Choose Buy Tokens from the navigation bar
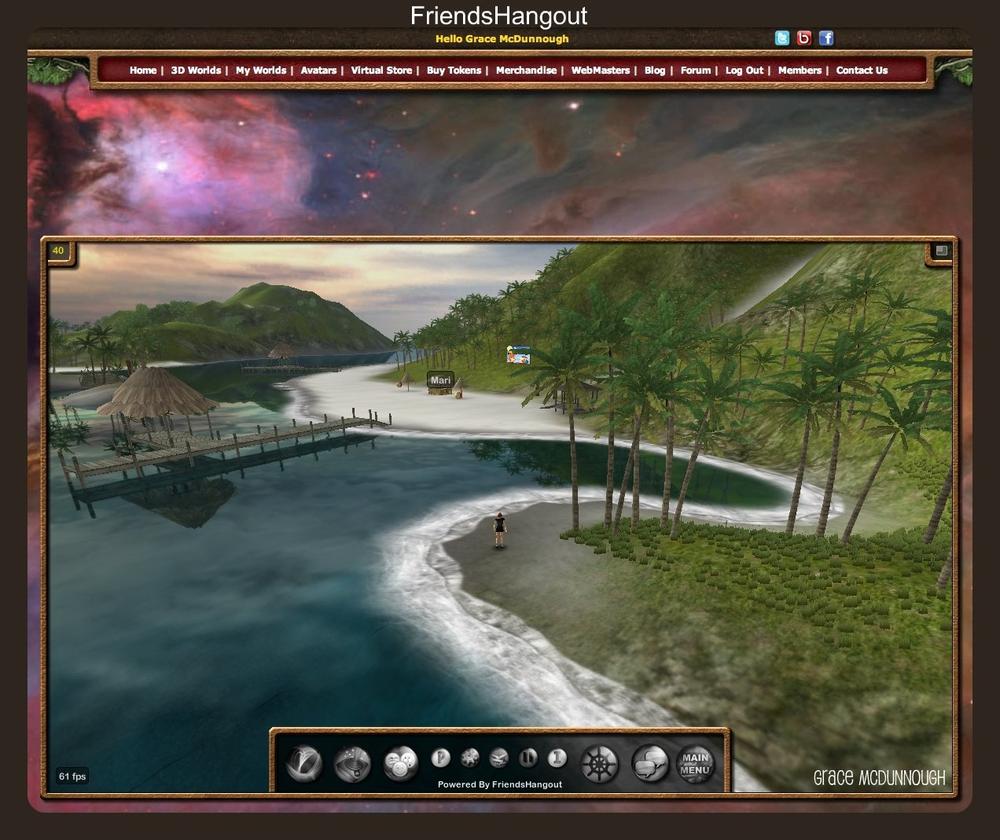 [x=453, y=71]
